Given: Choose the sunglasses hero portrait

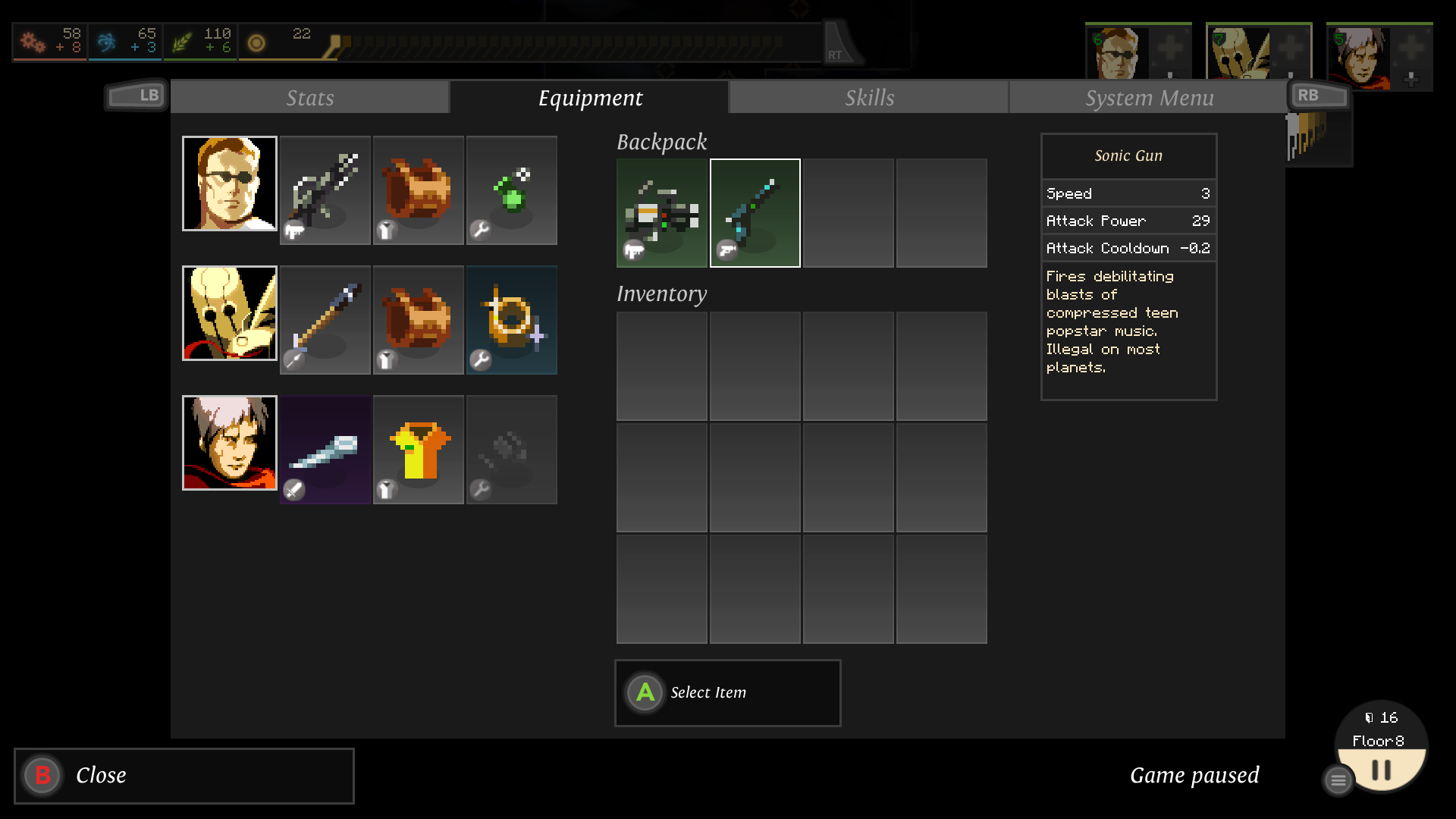Looking at the screenshot, I should 230,184.
